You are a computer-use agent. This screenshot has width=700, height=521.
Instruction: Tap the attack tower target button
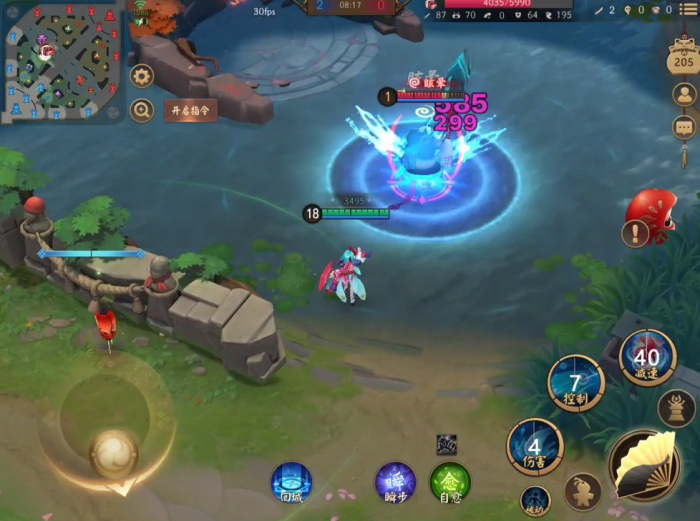677,408
